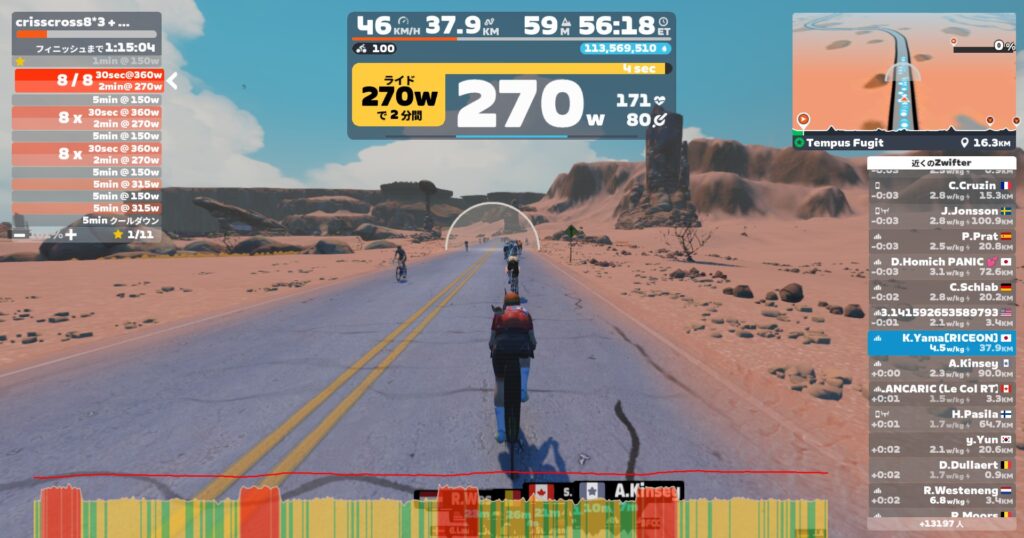Select A.Kinsey in the nearby riders list
The height and width of the screenshot is (538, 1024).
[x=942, y=368]
